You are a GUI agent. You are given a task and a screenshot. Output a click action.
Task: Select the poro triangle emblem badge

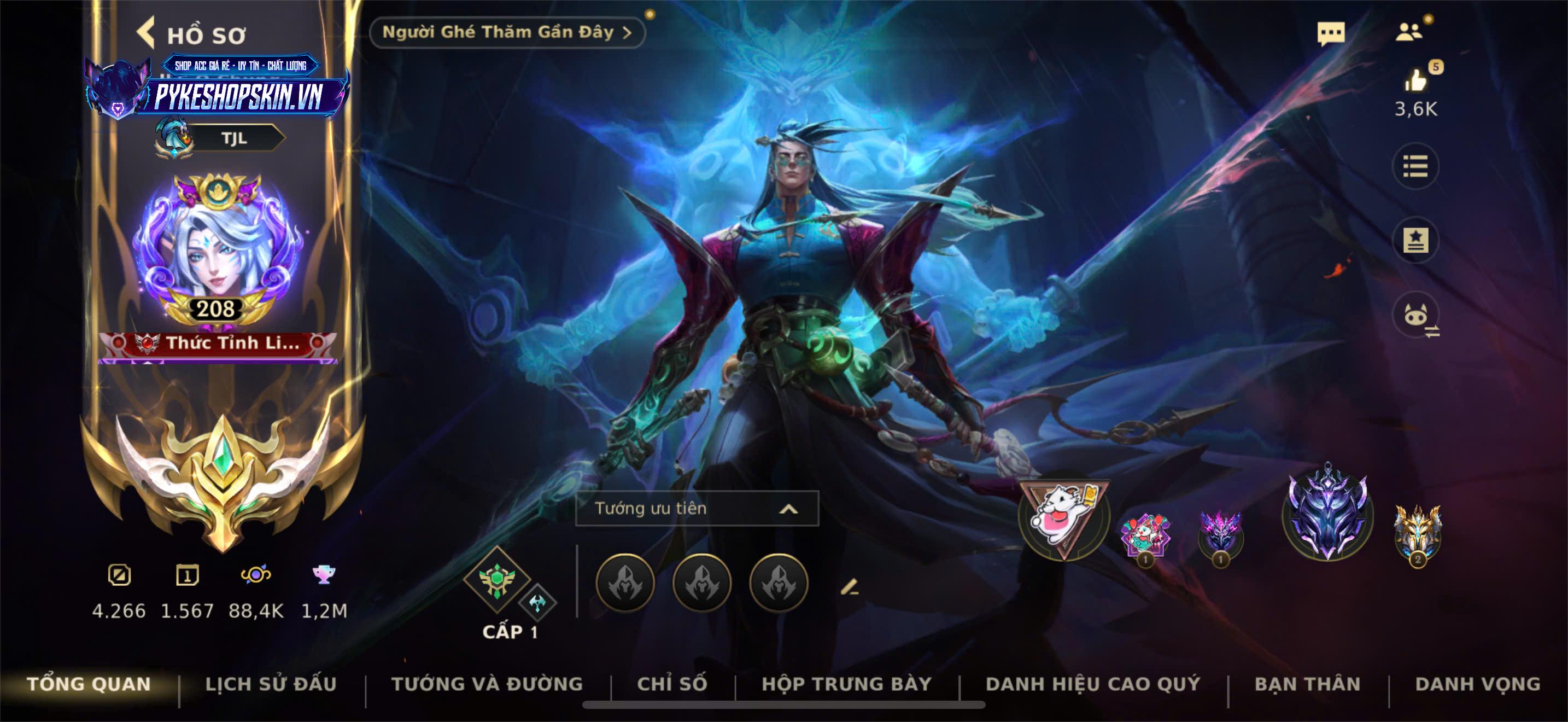click(x=1063, y=515)
